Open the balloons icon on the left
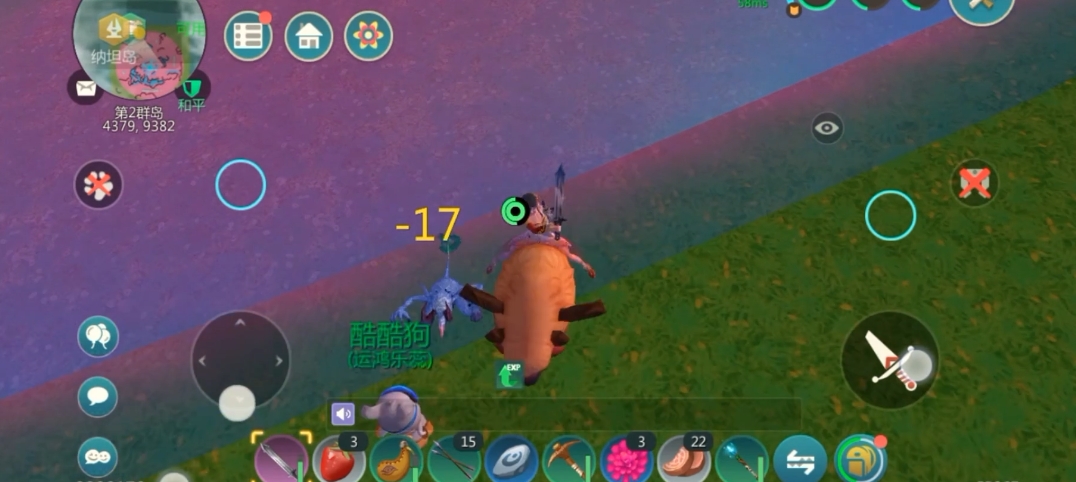Viewport: 1076px width, 482px height. (x=98, y=336)
